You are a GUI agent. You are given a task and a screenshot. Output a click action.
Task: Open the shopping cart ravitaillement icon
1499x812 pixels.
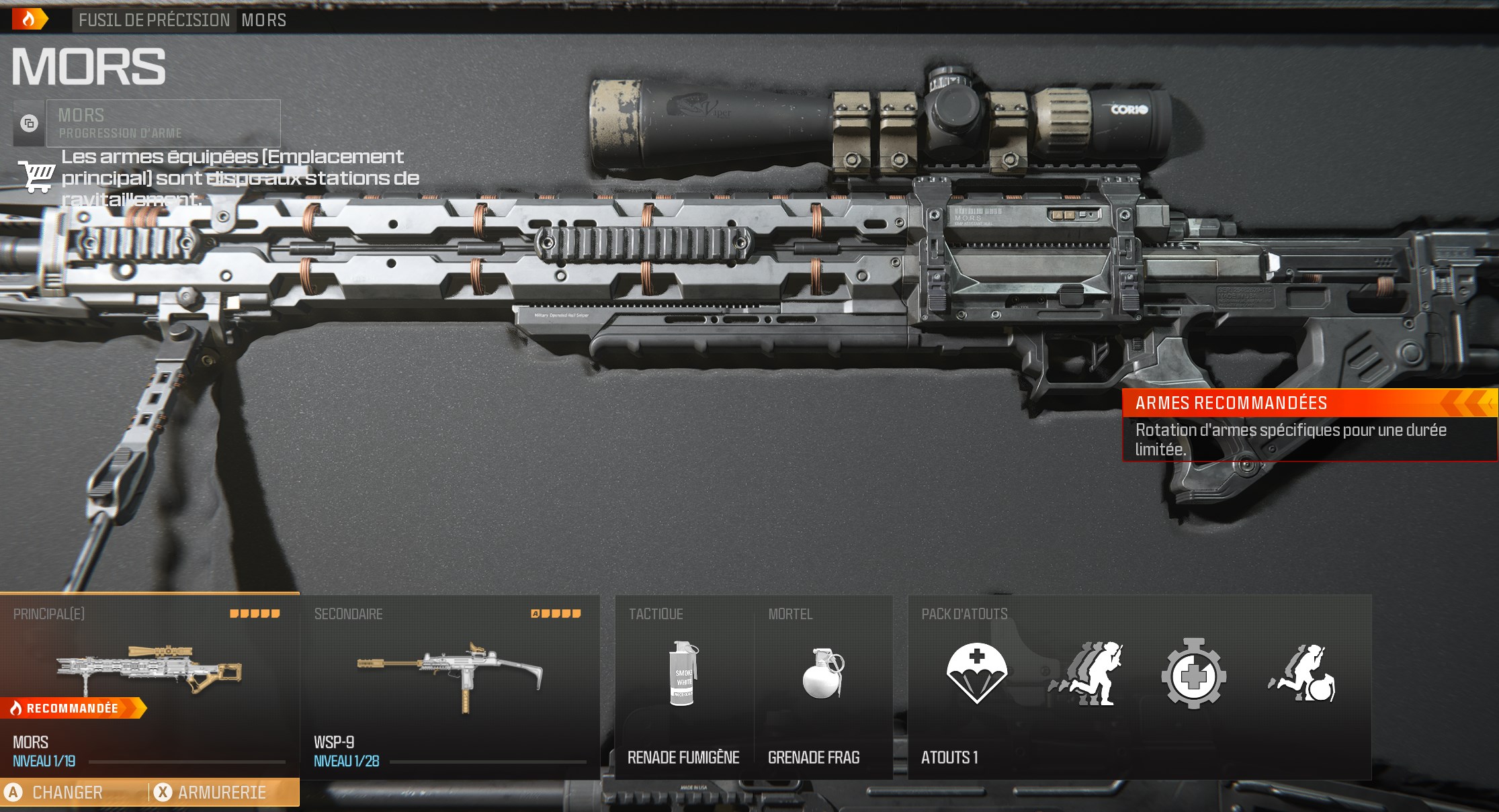(x=37, y=178)
